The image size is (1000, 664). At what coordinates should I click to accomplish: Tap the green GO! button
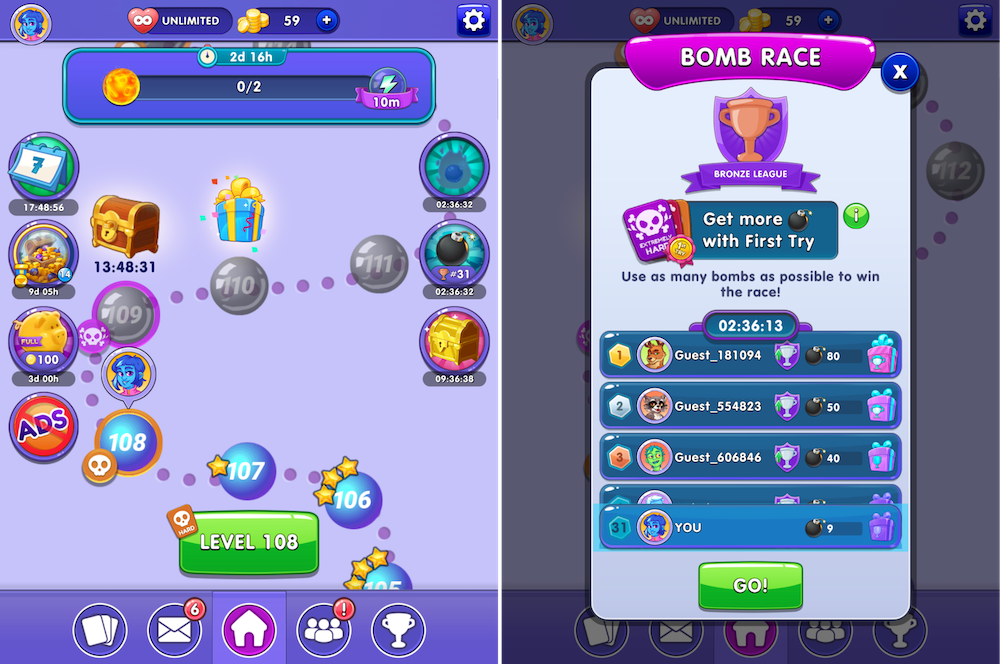pyautogui.click(x=750, y=586)
